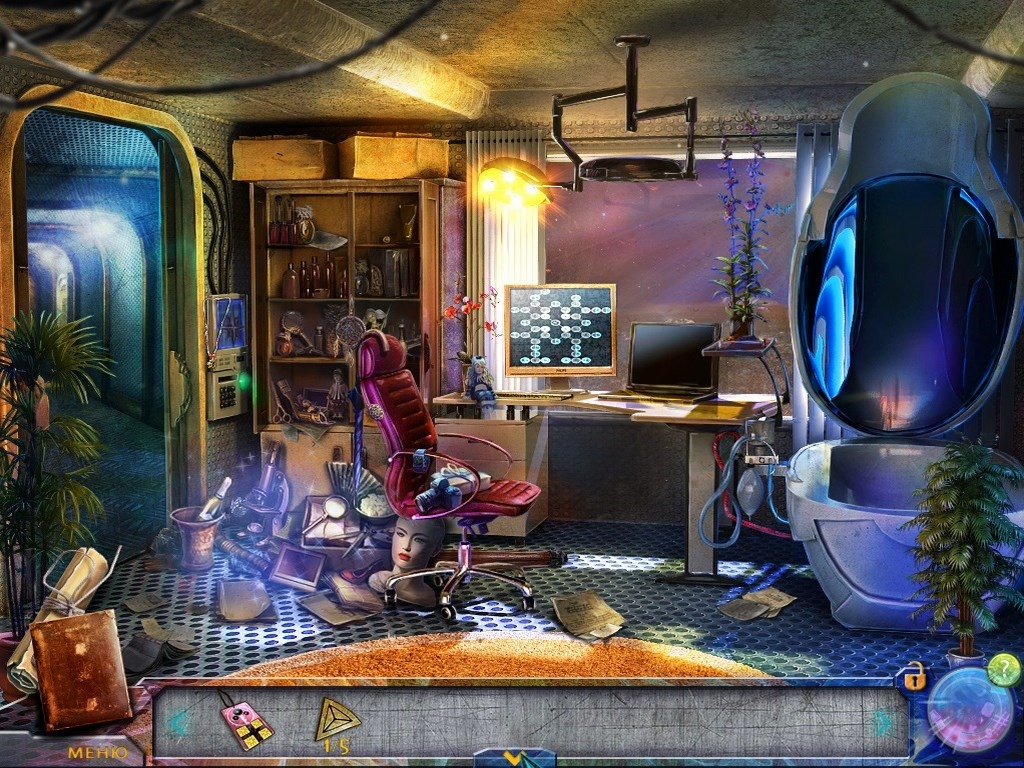Open the МЕНЮ button
The height and width of the screenshot is (768, 1024).
[x=97, y=751]
